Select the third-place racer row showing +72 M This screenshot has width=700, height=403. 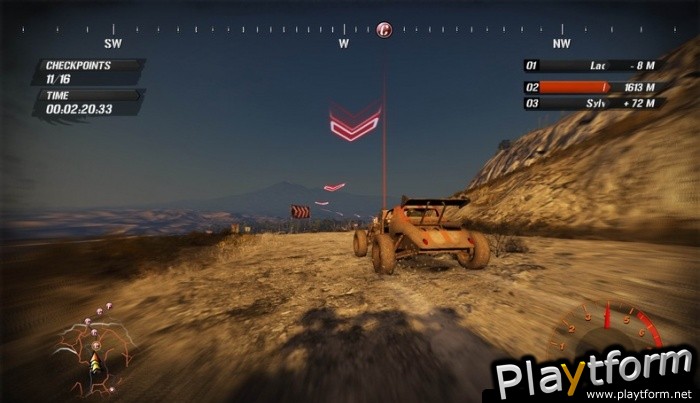coord(594,103)
